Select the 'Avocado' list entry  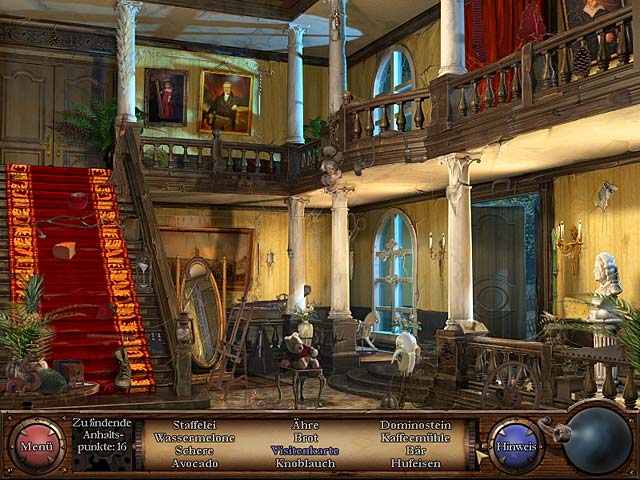[194, 464]
